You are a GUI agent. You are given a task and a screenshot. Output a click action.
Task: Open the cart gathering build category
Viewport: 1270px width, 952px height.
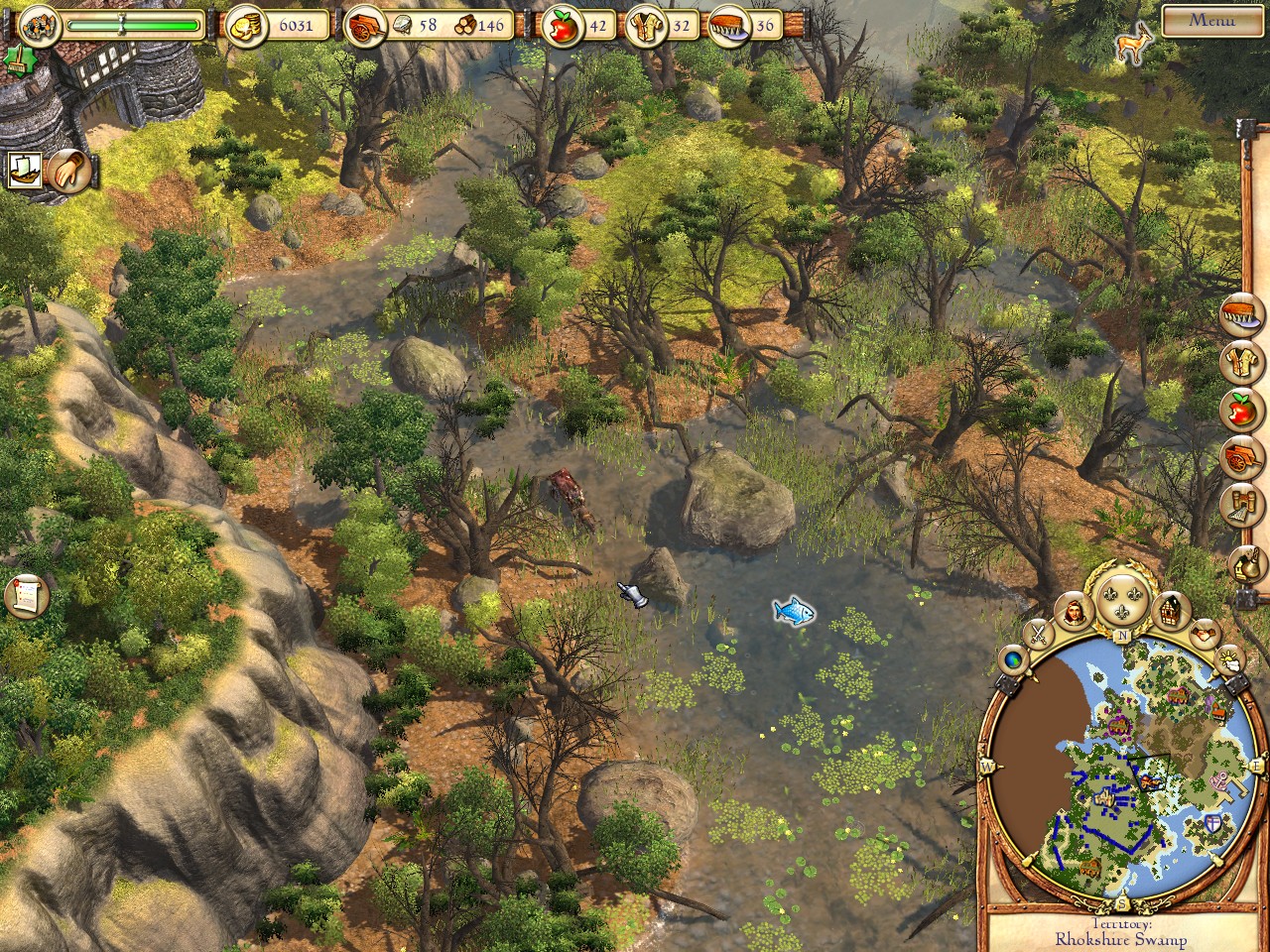(1241, 456)
